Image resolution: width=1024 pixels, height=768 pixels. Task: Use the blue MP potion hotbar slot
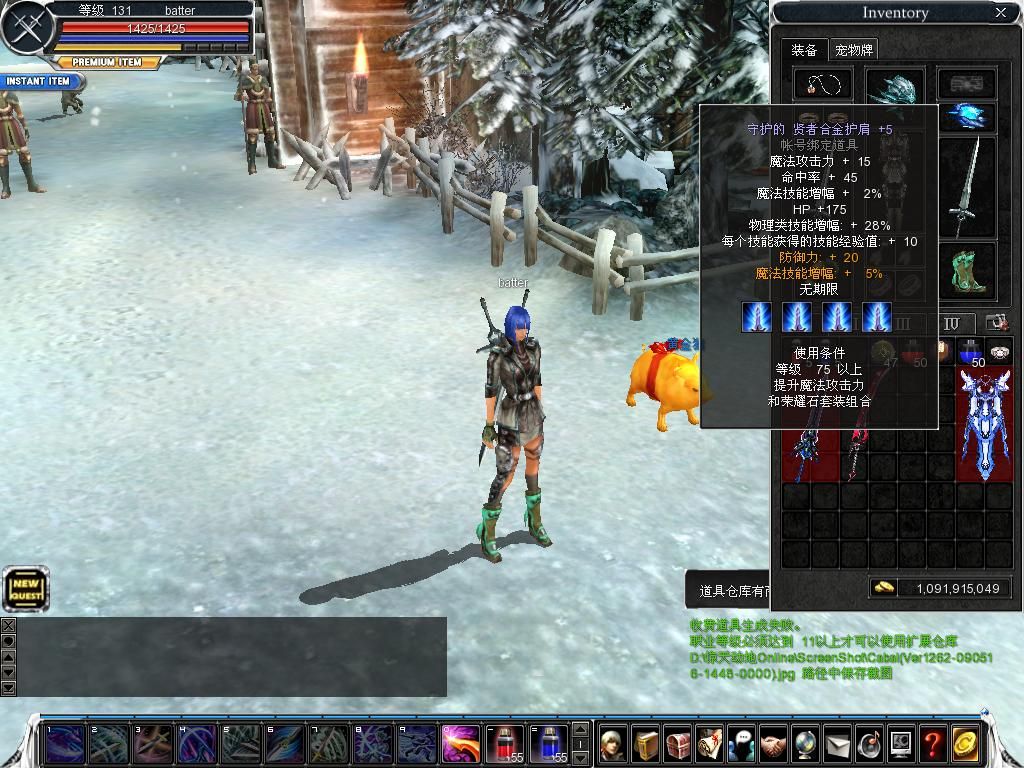tap(548, 743)
